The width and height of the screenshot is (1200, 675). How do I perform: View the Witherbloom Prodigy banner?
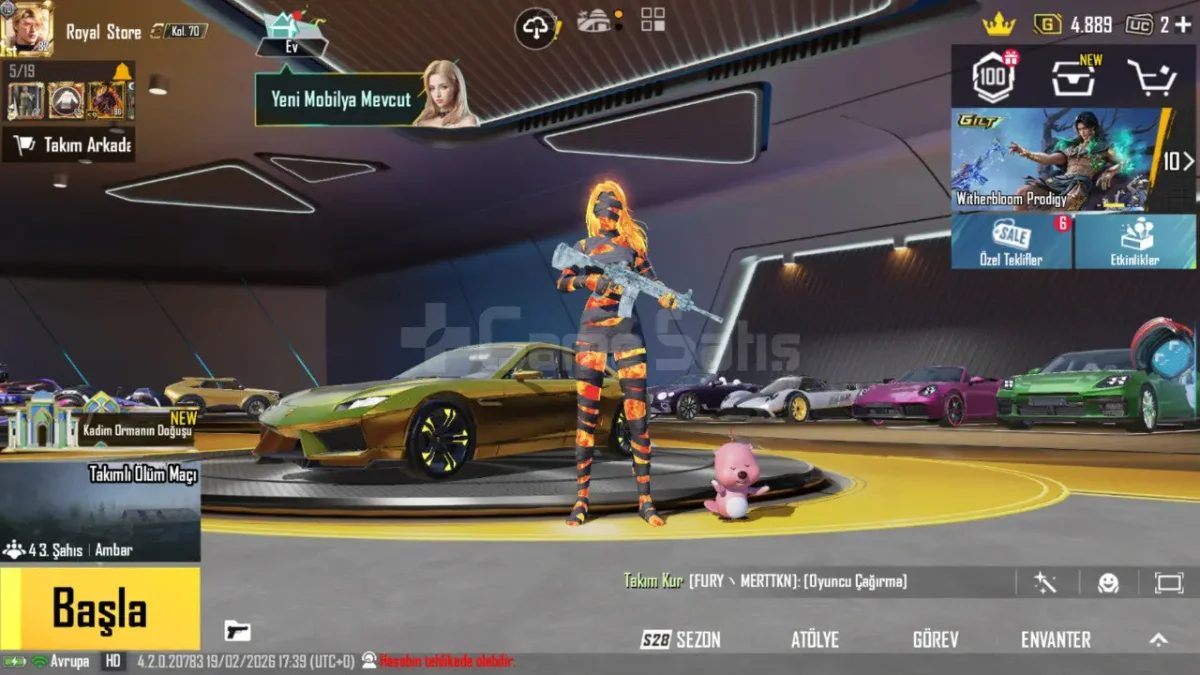click(x=1055, y=158)
